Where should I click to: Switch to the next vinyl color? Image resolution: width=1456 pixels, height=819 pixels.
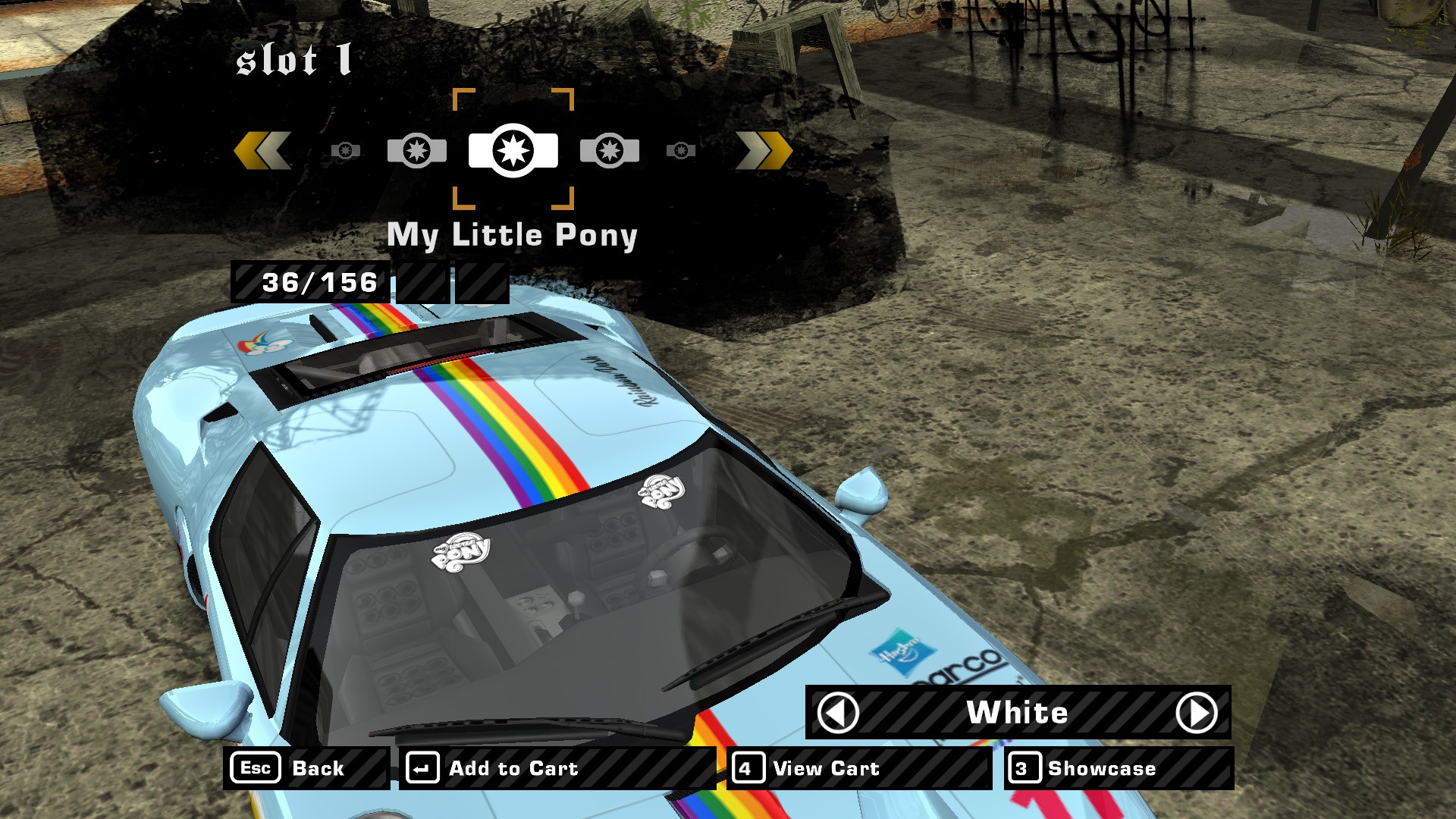pyautogui.click(x=1196, y=713)
